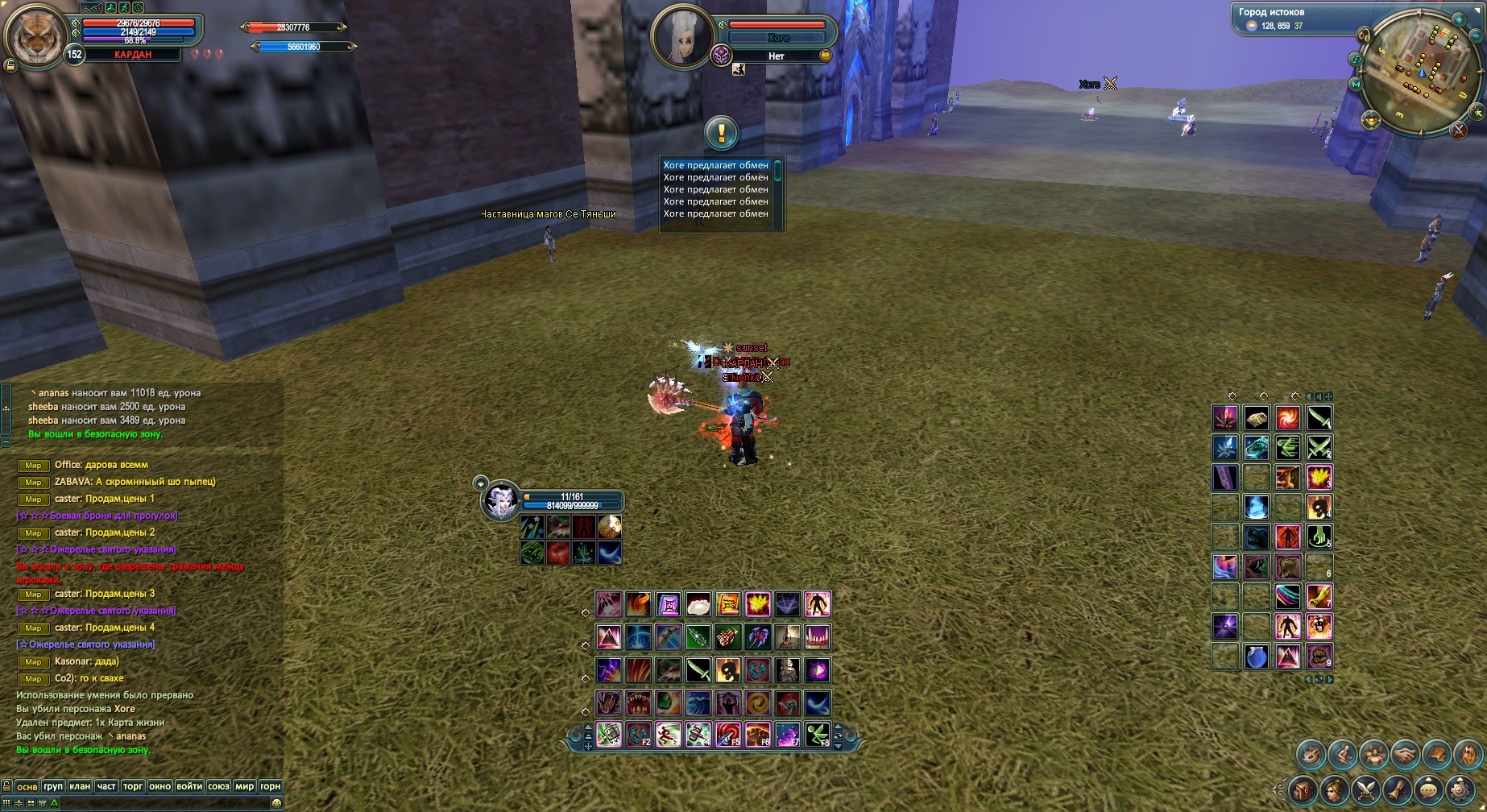
Task: Open the gear settings menu
Action: [x=1460, y=790]
